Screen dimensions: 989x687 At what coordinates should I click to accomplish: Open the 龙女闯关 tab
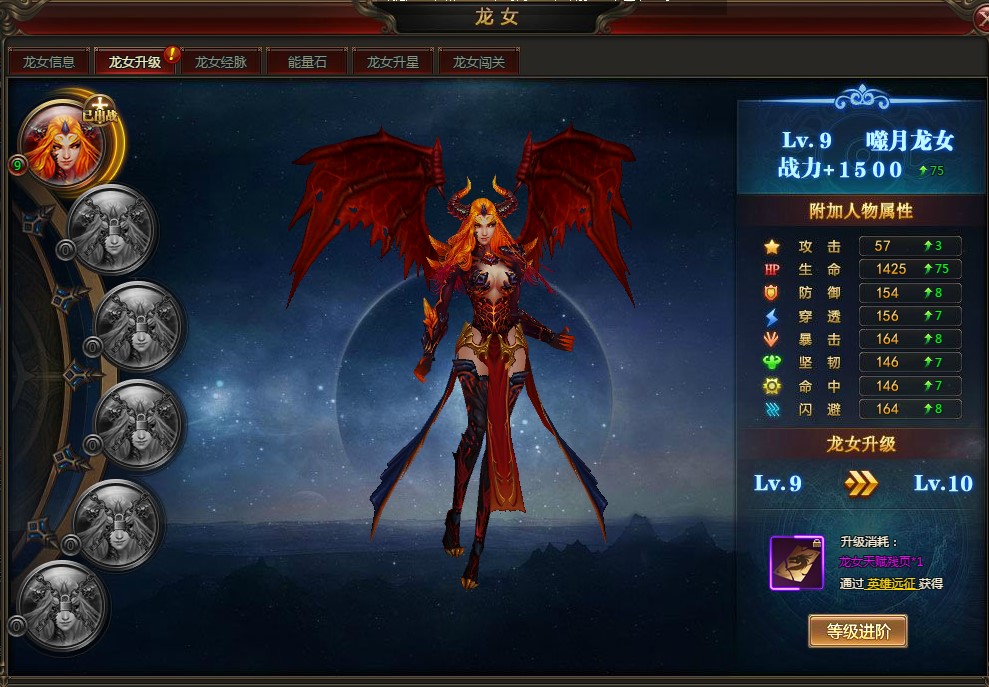pyautogui.click(x=479, y=62)
